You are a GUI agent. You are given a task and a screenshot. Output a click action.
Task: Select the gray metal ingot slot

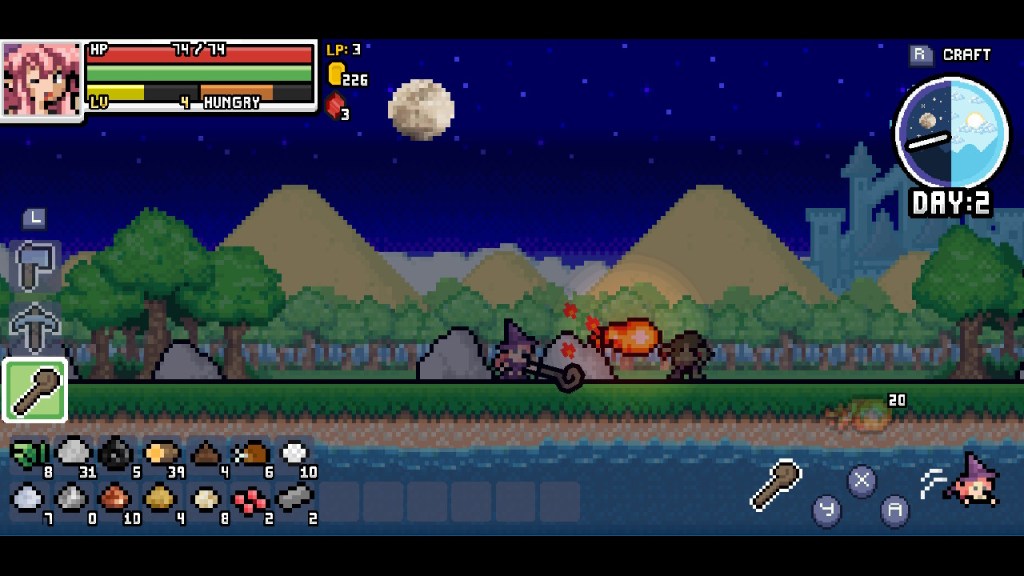point(294,497)
